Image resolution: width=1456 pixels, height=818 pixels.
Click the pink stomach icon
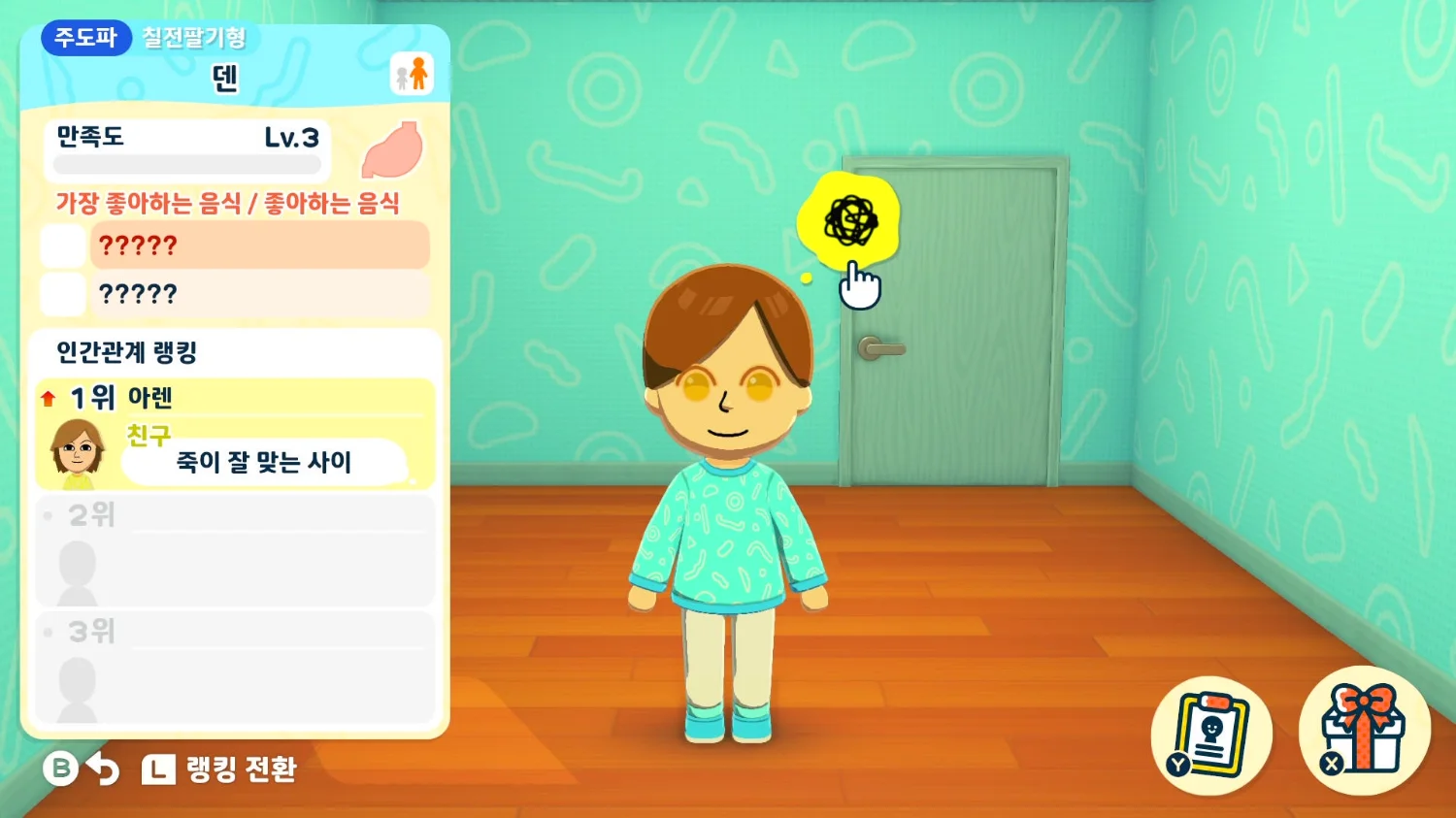pyautogui.click(x=393, y=150)
